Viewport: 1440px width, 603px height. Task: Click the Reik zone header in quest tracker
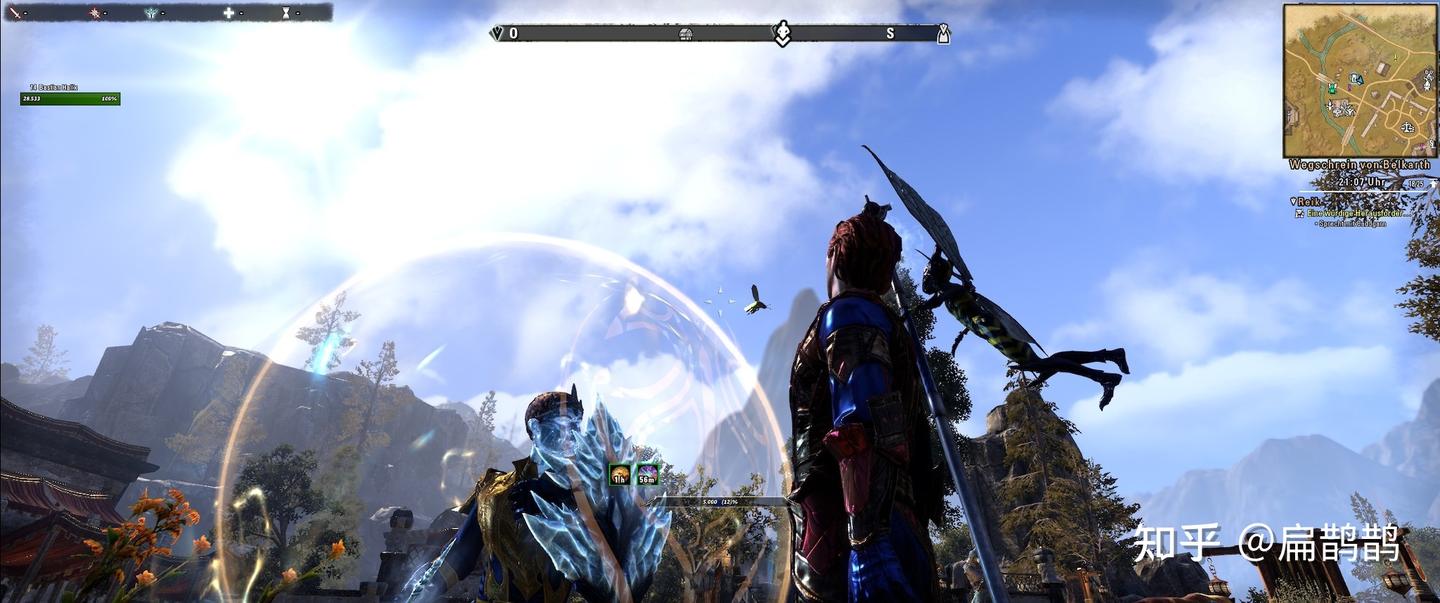click(1309, 201)
